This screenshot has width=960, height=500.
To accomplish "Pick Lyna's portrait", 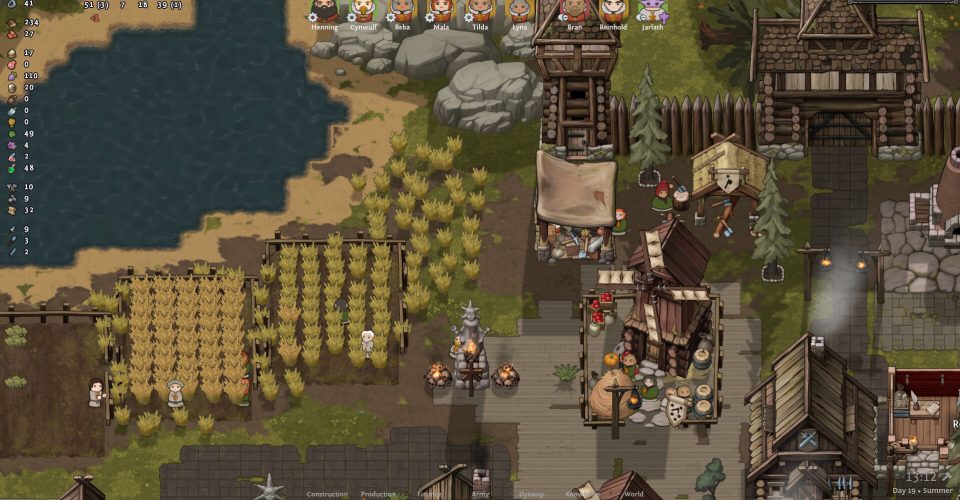I will (519, 11).
